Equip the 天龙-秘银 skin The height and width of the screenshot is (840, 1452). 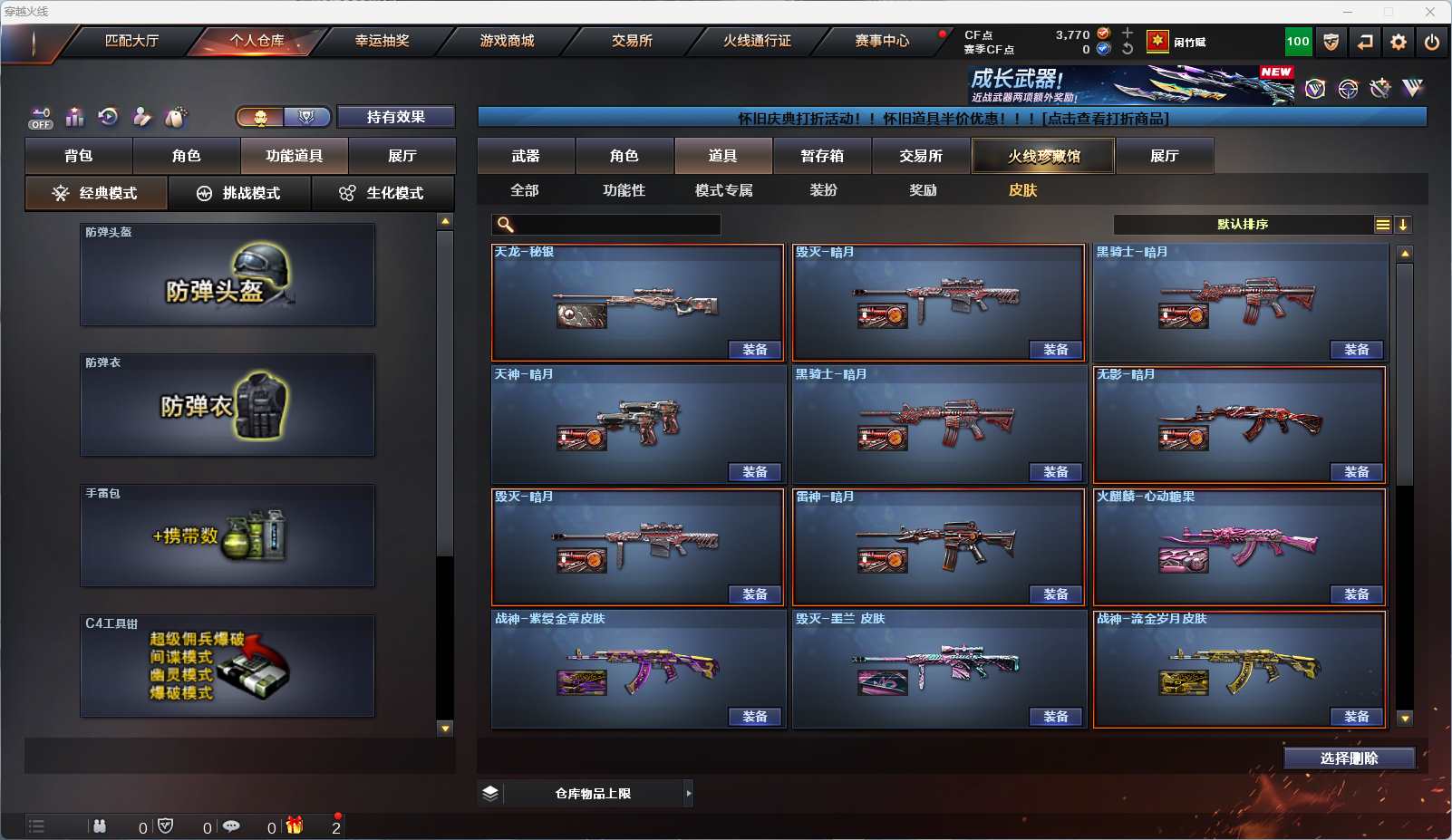755,350
